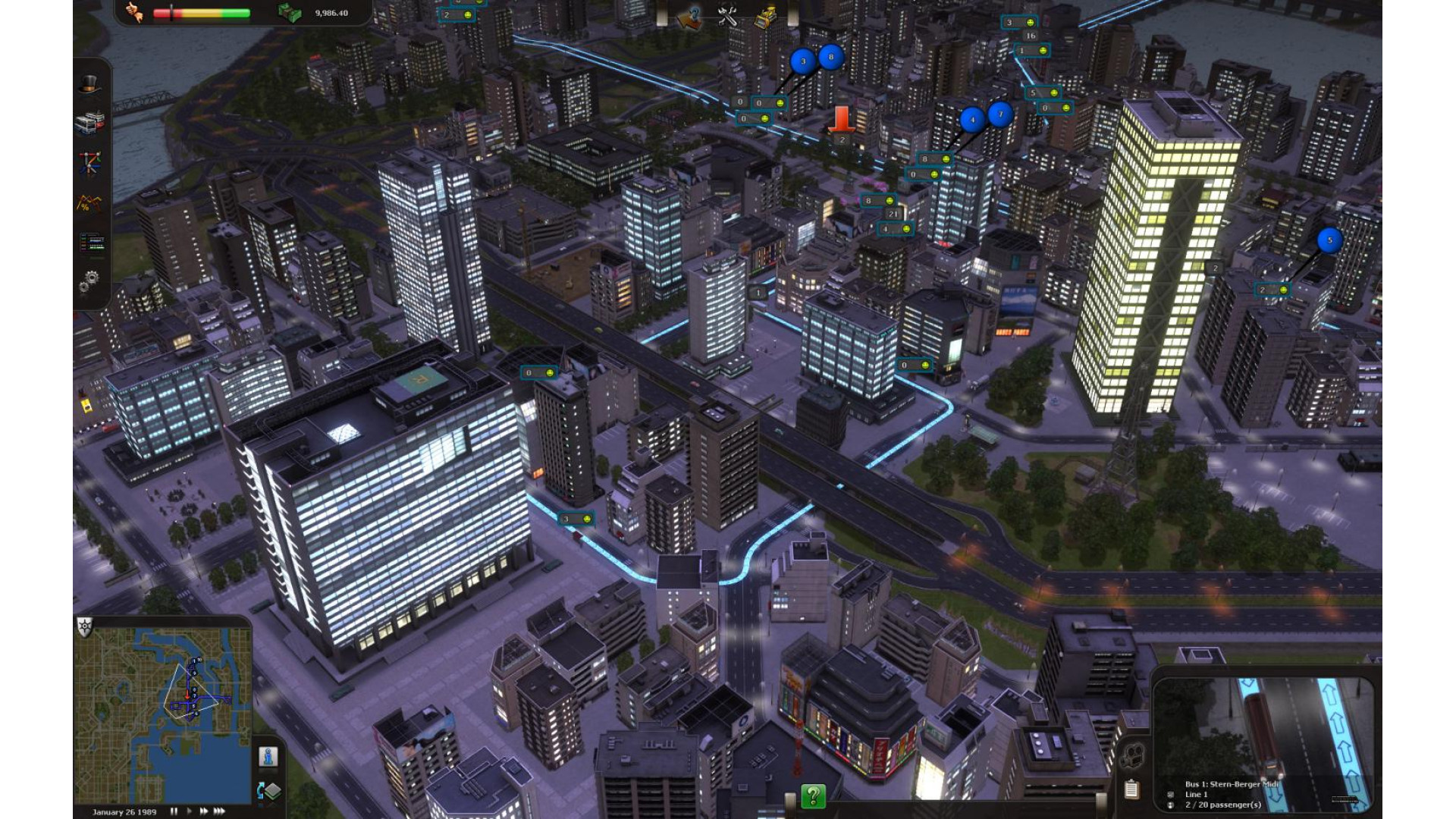This screenshot has width=1456, height=819.
Task: Open the top hat company menu
Action: (89, 83)
